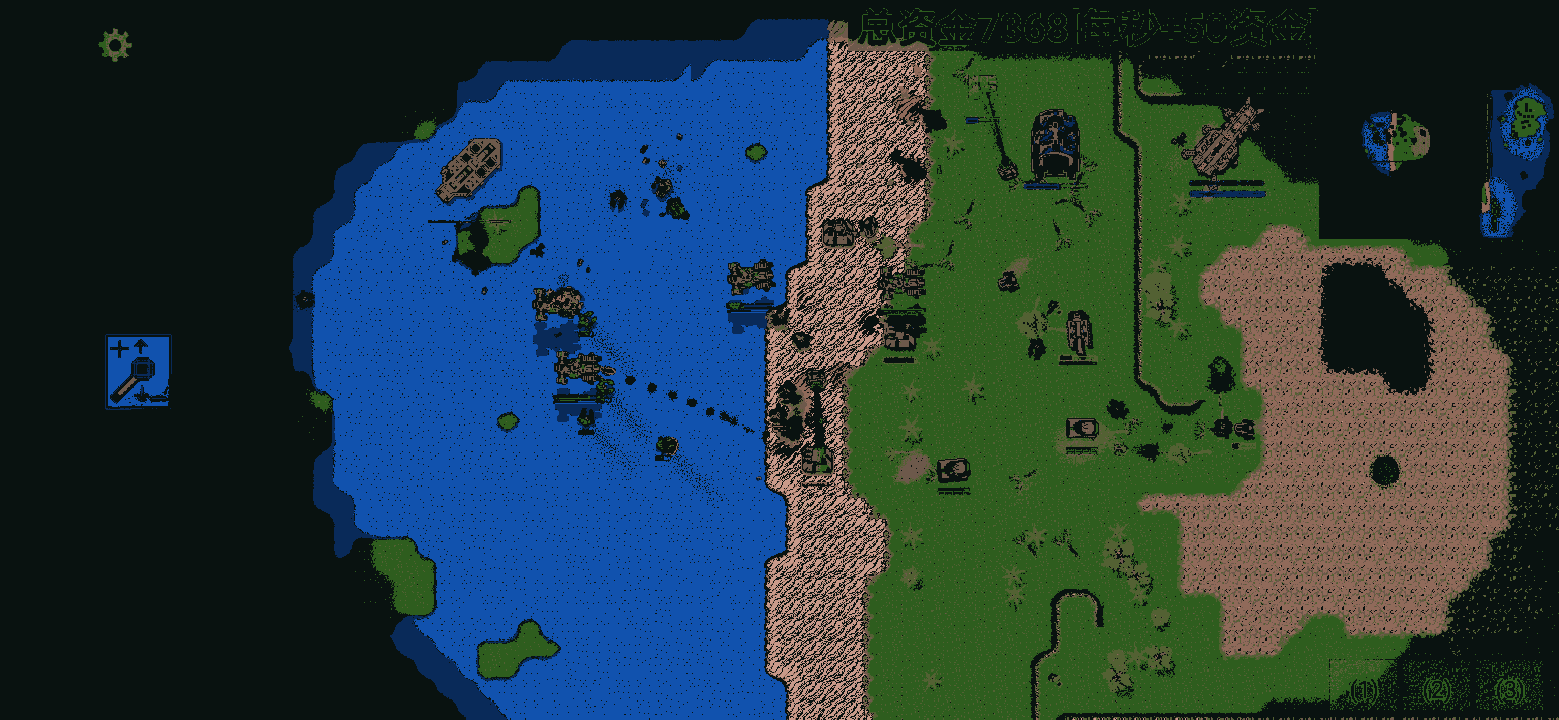The height and width of the screenshot is (720, 1559).
Task: Select control group (3)
Action: coord(1510,690)
